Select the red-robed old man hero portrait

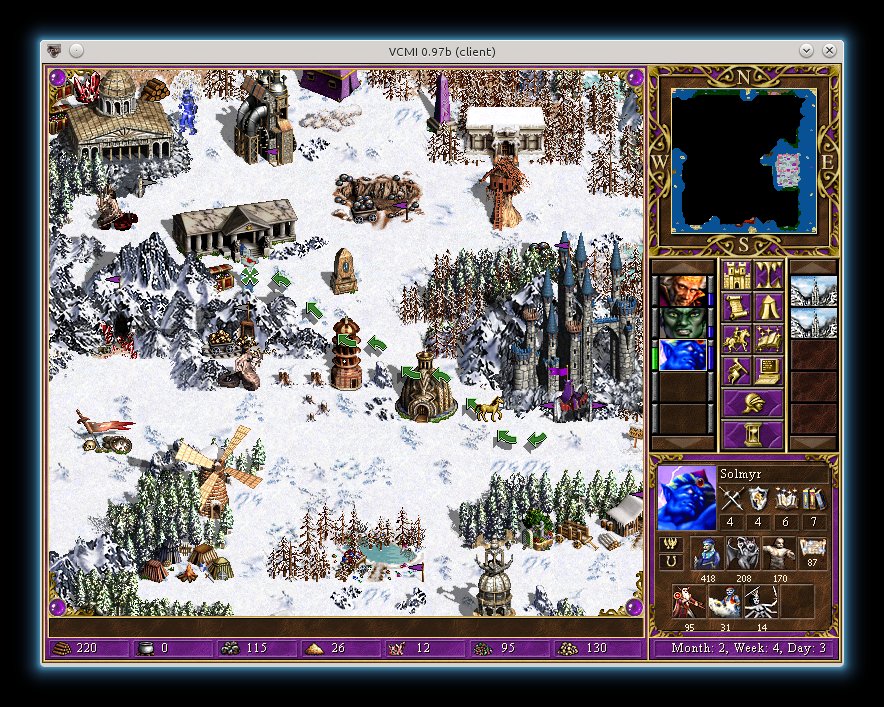click(682, 290)
